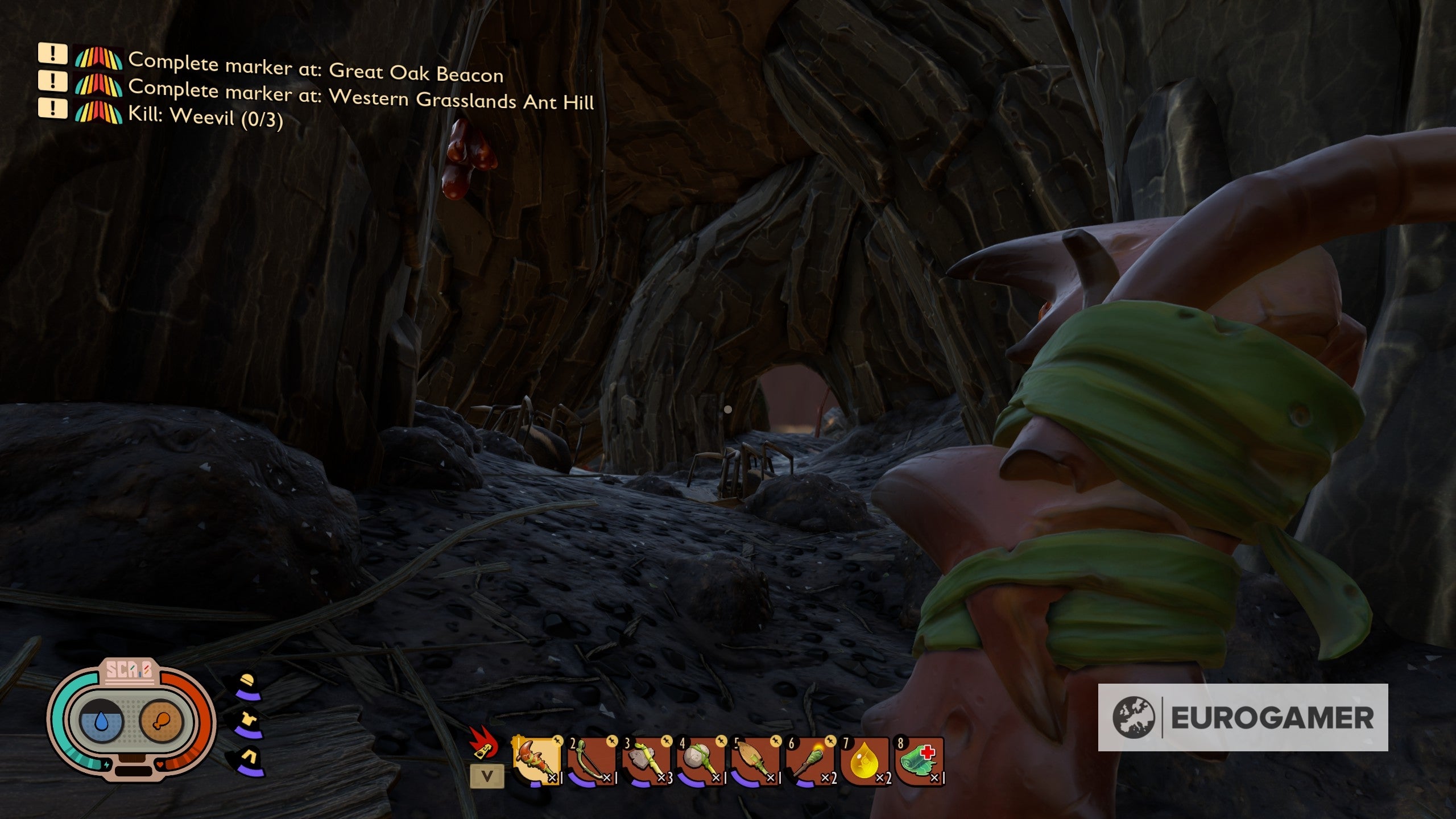Open the Kill Weevil quest tracker entry
This screenshot has width=1456, height=819.
tap(205, 117)
